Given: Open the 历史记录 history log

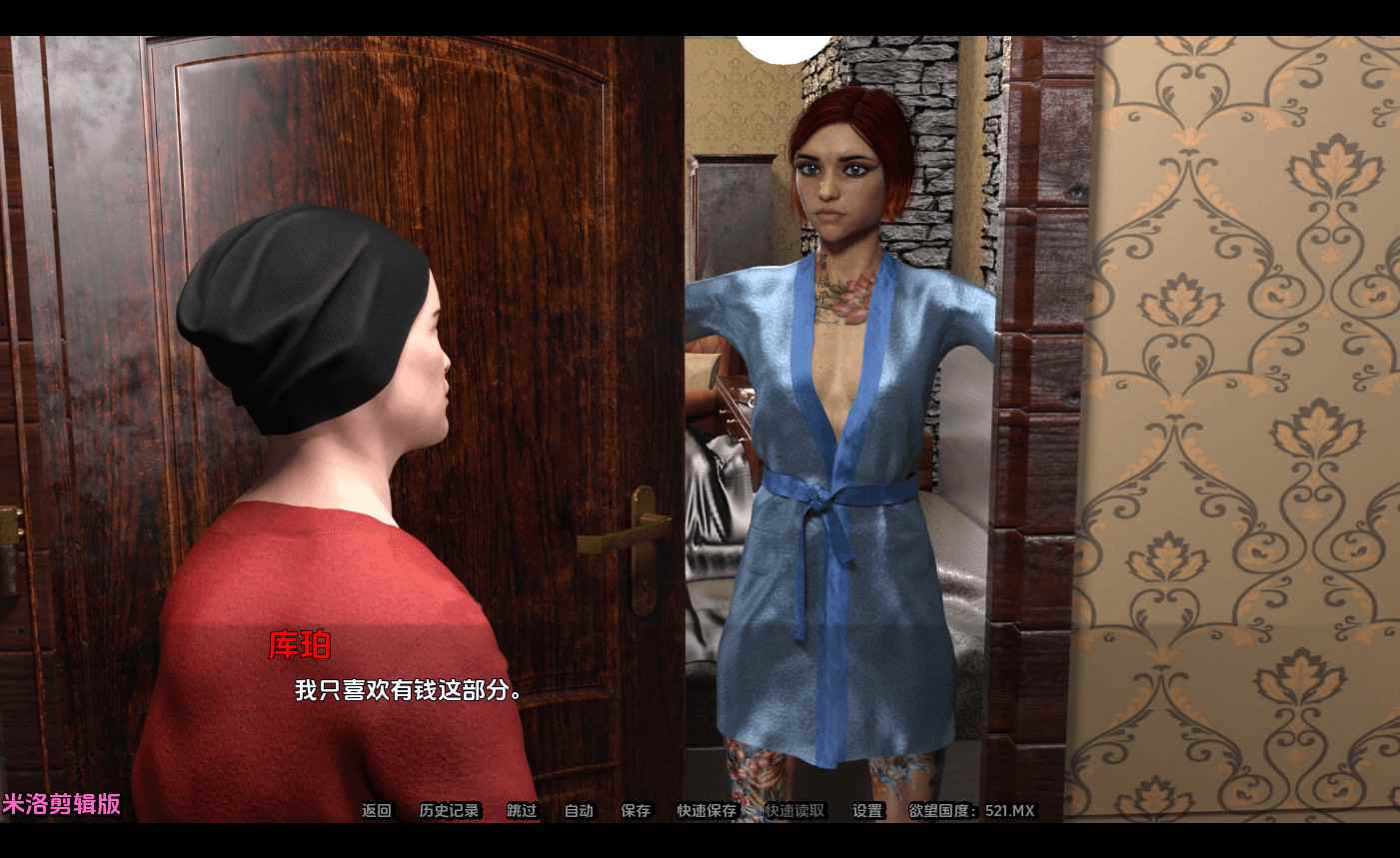Looking at the screenshot, I should [450, 811].
